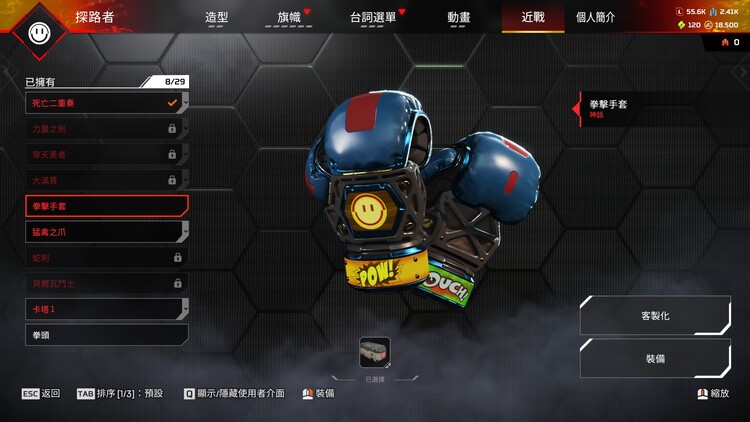The height and width of the screenshot is (422, 750).
Task: Show the 個人簡介 tab
Action: (x=596, y=17)
